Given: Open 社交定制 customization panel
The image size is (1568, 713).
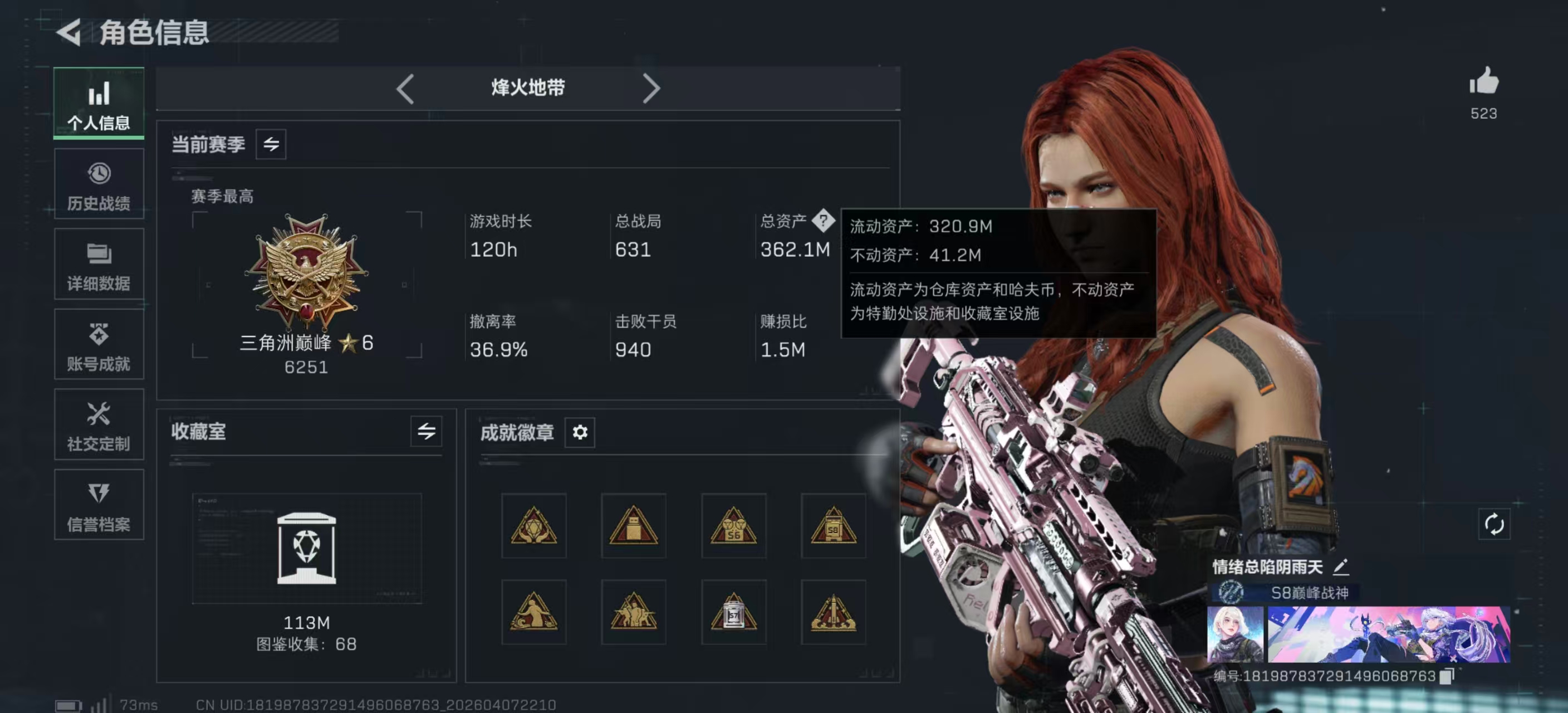Looking at the screenshot, I should 99,426.
